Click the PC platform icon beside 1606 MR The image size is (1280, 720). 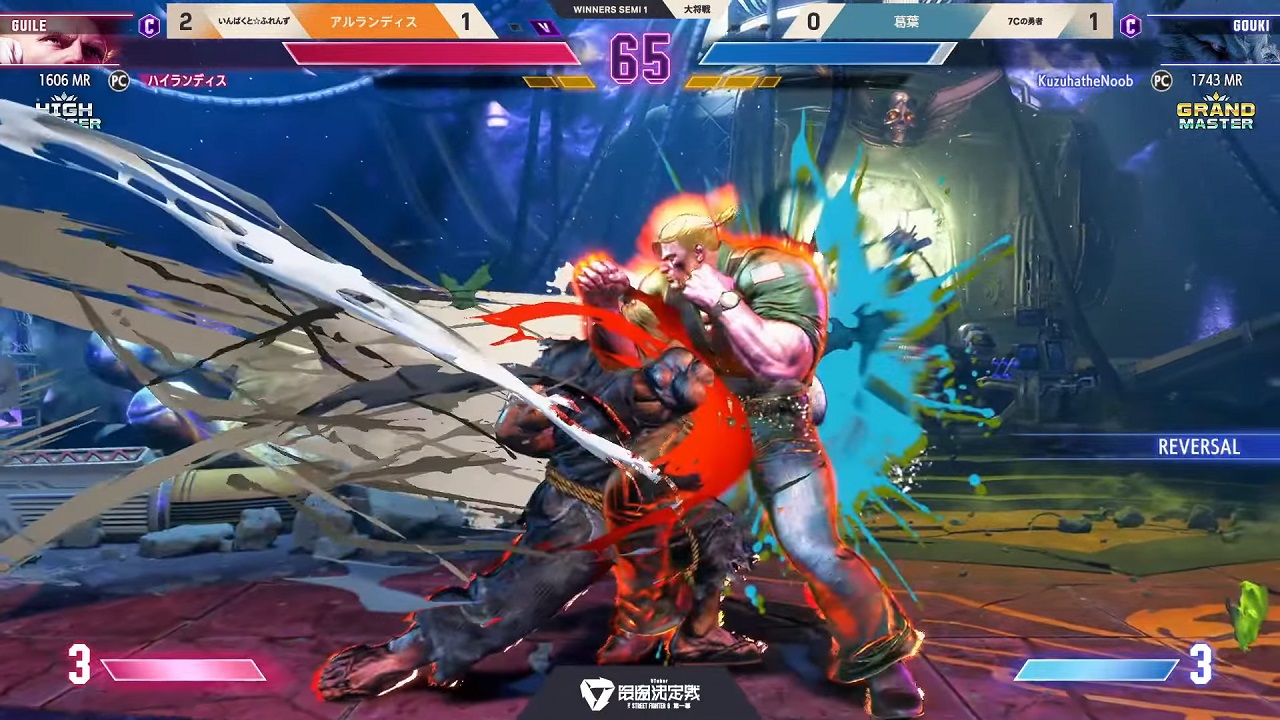point(119,81)
